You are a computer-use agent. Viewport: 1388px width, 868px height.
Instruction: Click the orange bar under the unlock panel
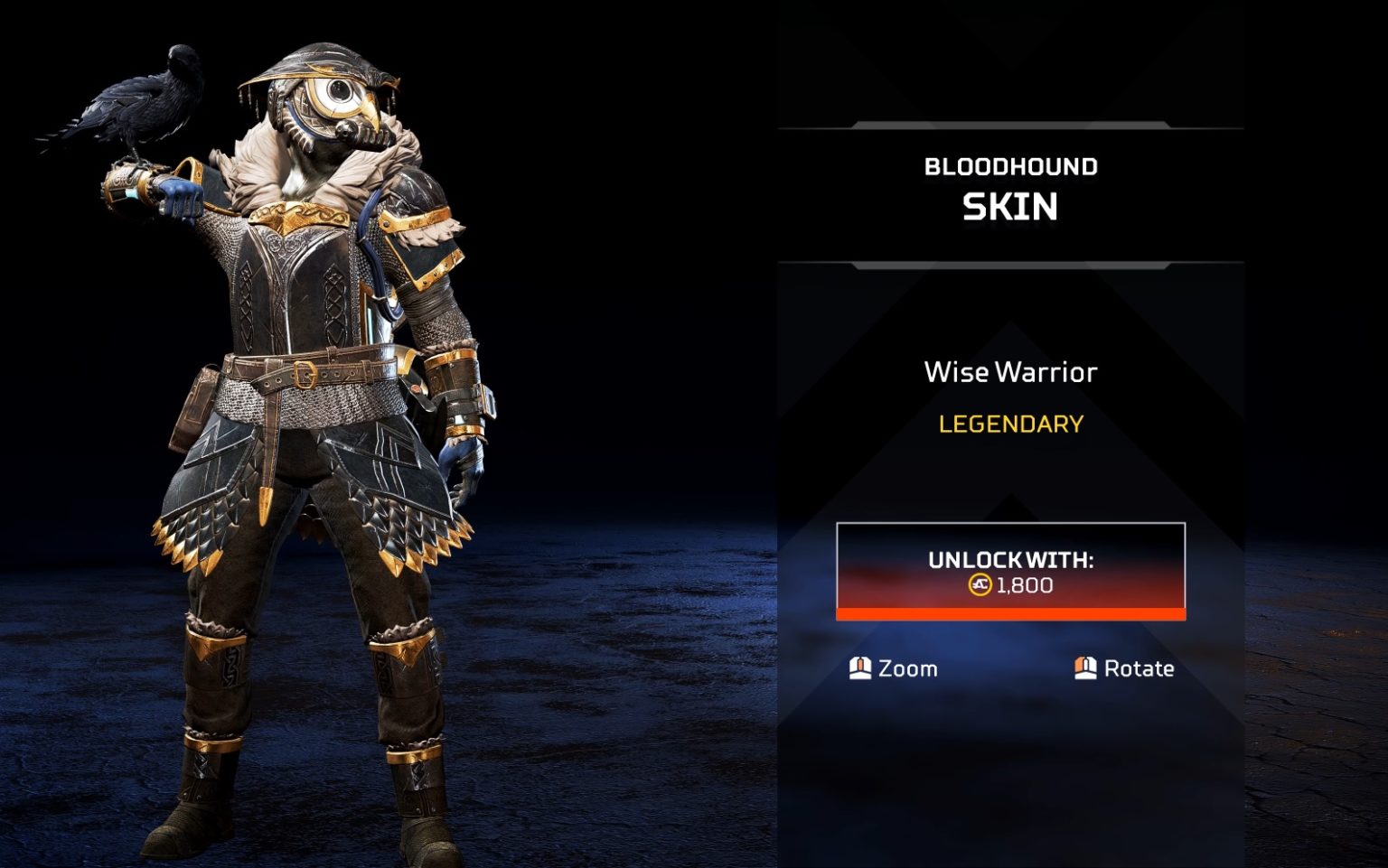click(1009, 615)
